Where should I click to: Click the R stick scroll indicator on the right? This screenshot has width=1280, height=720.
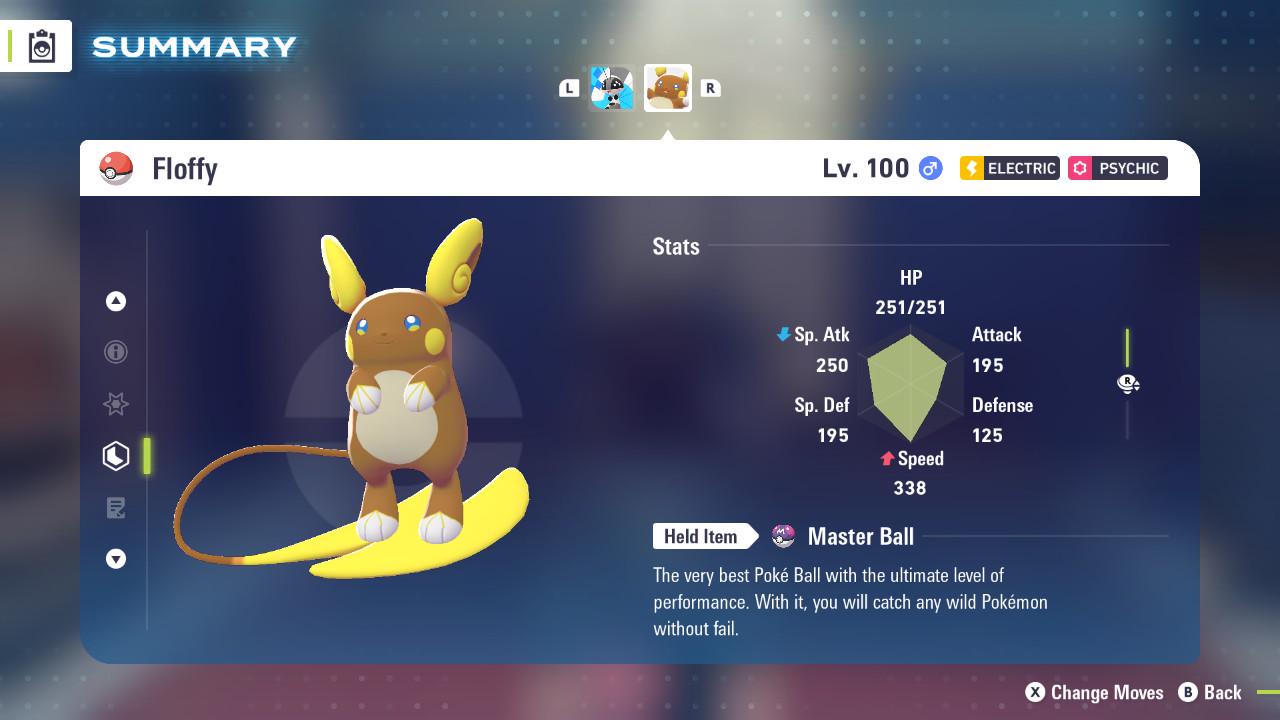1128,383
